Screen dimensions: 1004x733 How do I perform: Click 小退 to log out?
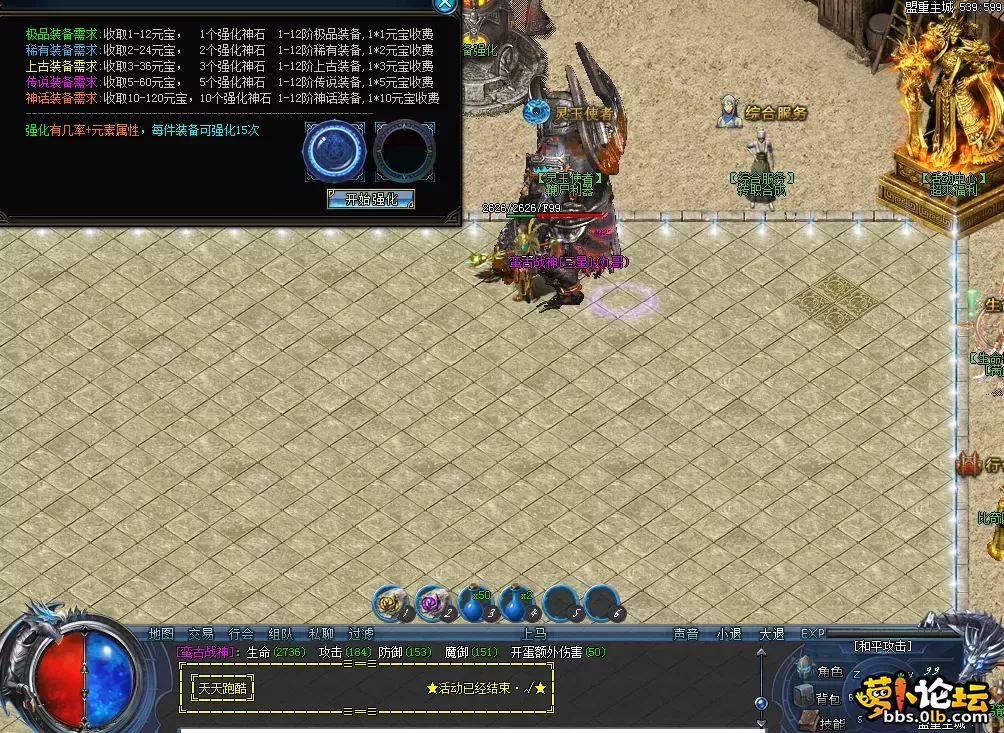click(x=728, y=633)
